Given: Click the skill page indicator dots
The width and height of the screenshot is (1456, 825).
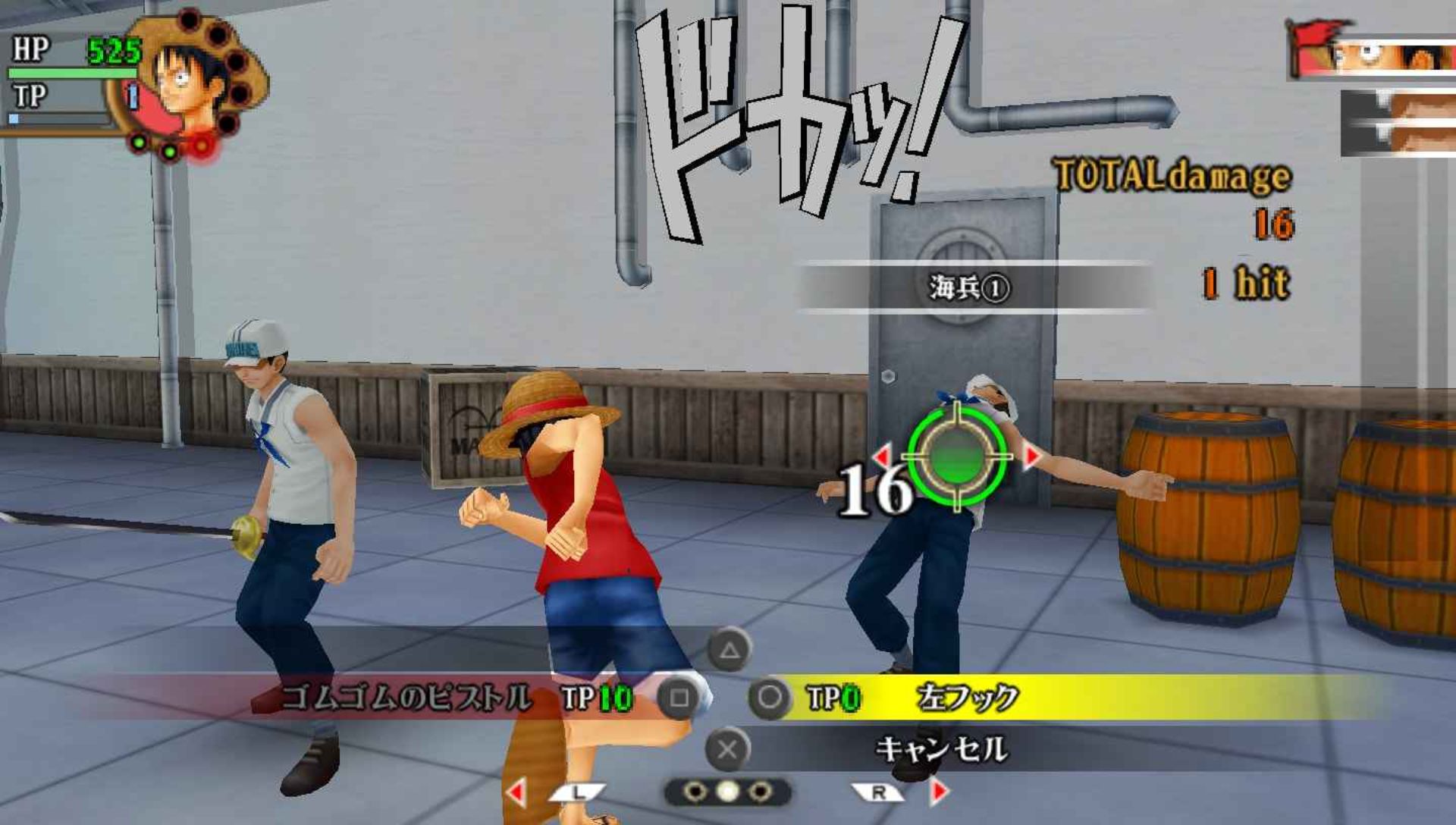Looking at the screenshot, I should tap(727, 792).
